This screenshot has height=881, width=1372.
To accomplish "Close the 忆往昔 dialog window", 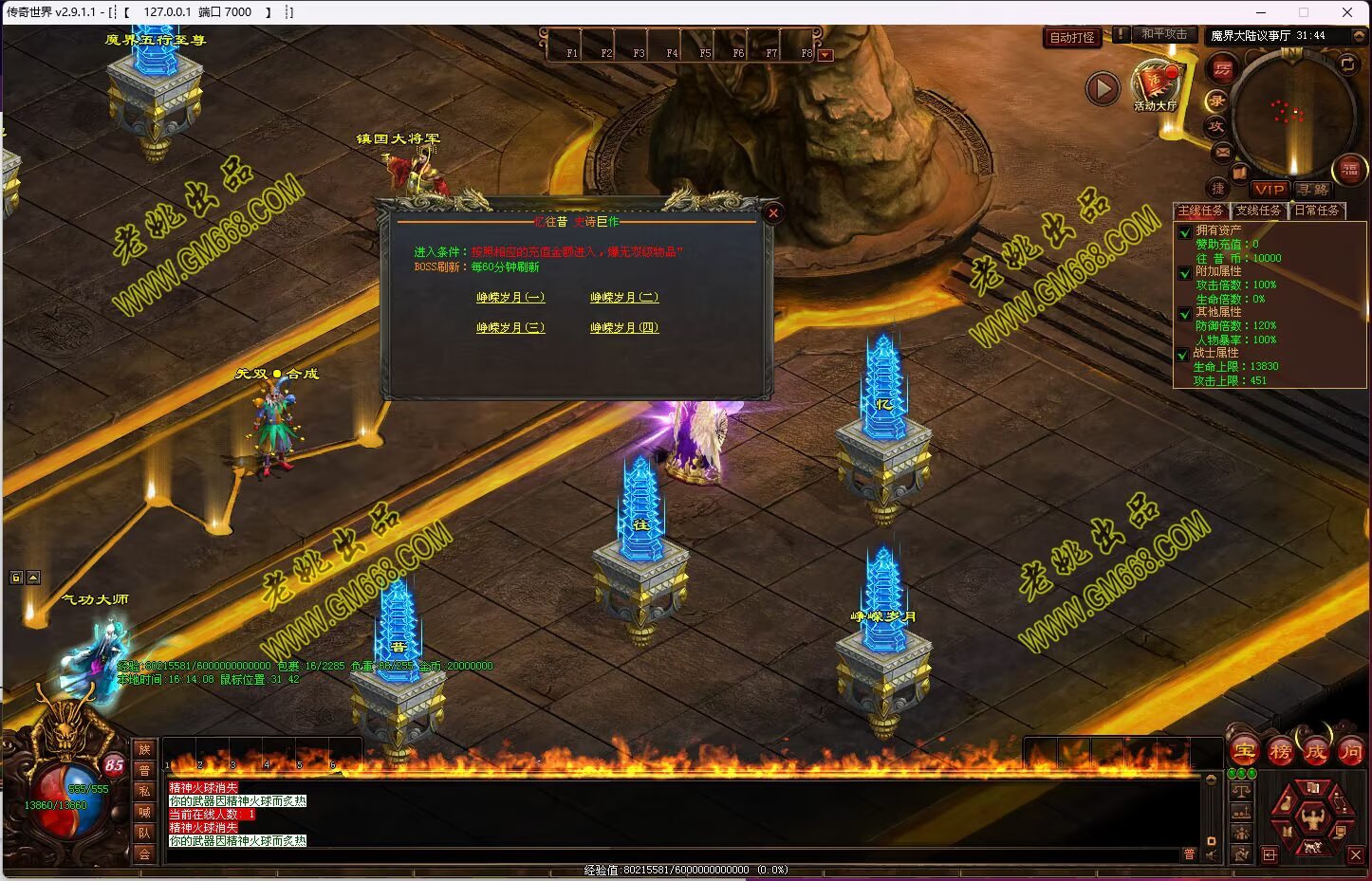I will [773, 213].
